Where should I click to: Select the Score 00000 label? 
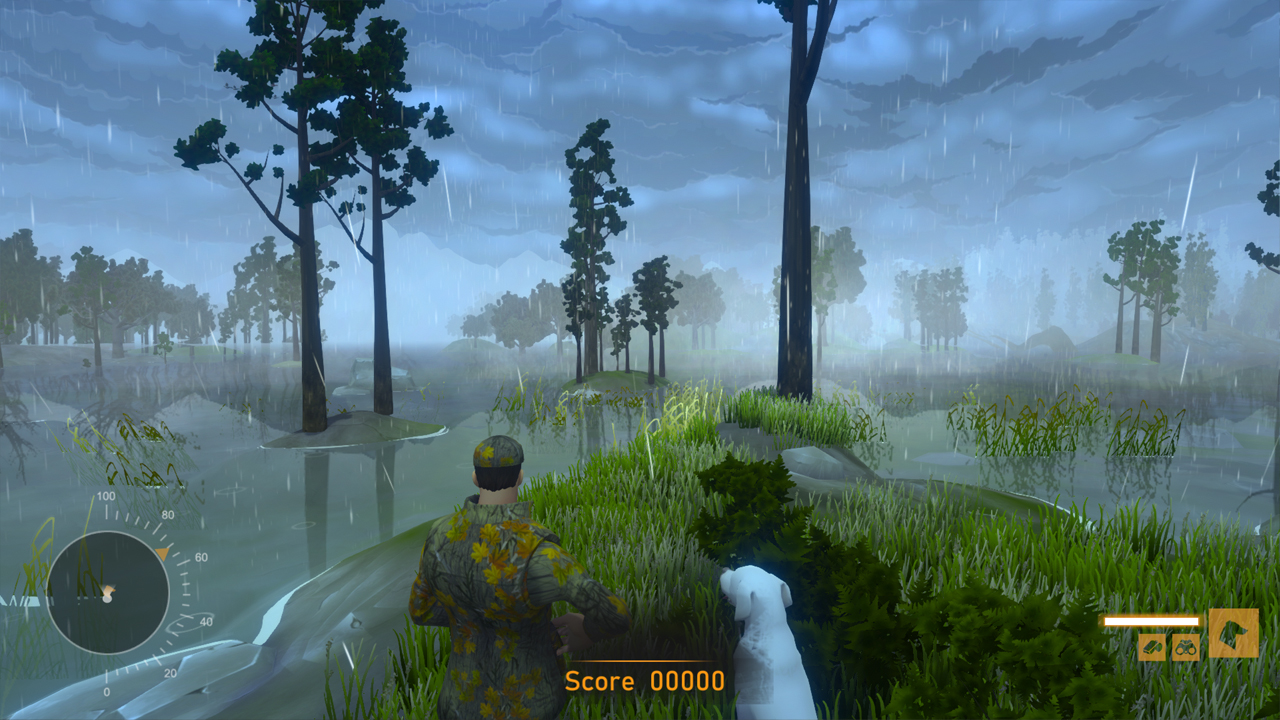coord(644,682)
